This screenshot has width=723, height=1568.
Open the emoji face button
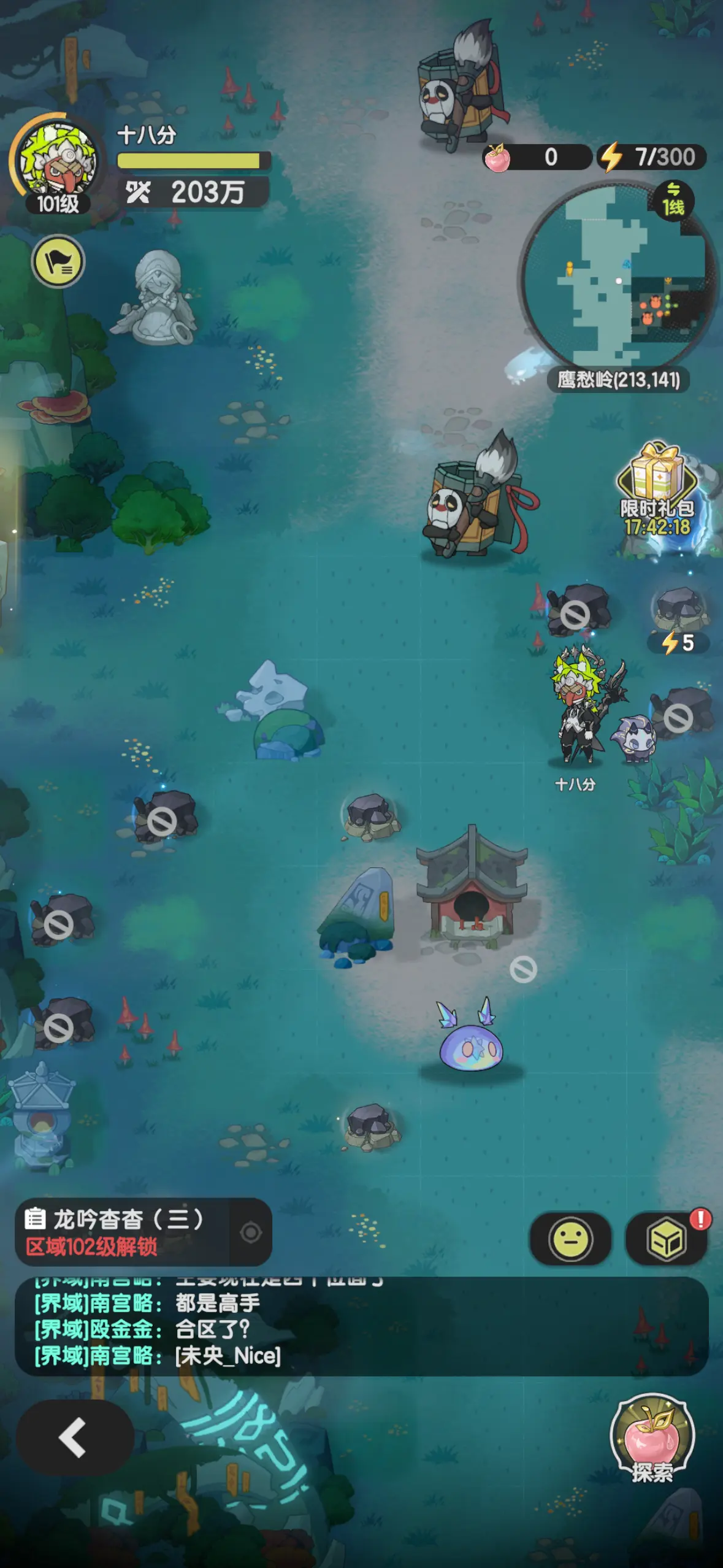(570, 1239)
